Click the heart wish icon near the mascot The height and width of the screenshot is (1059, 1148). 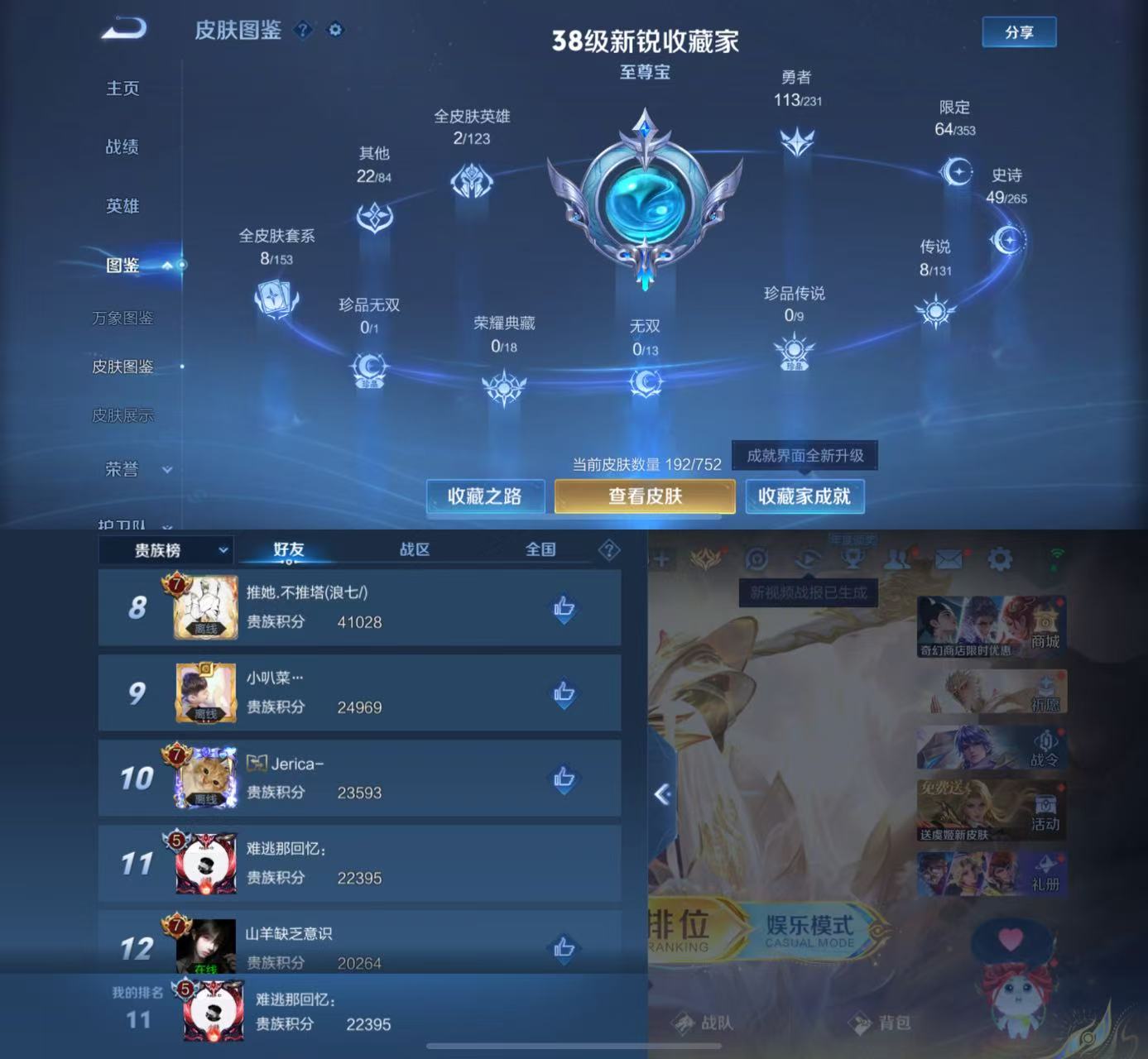pyautogui.click(x=1011, y=938)
